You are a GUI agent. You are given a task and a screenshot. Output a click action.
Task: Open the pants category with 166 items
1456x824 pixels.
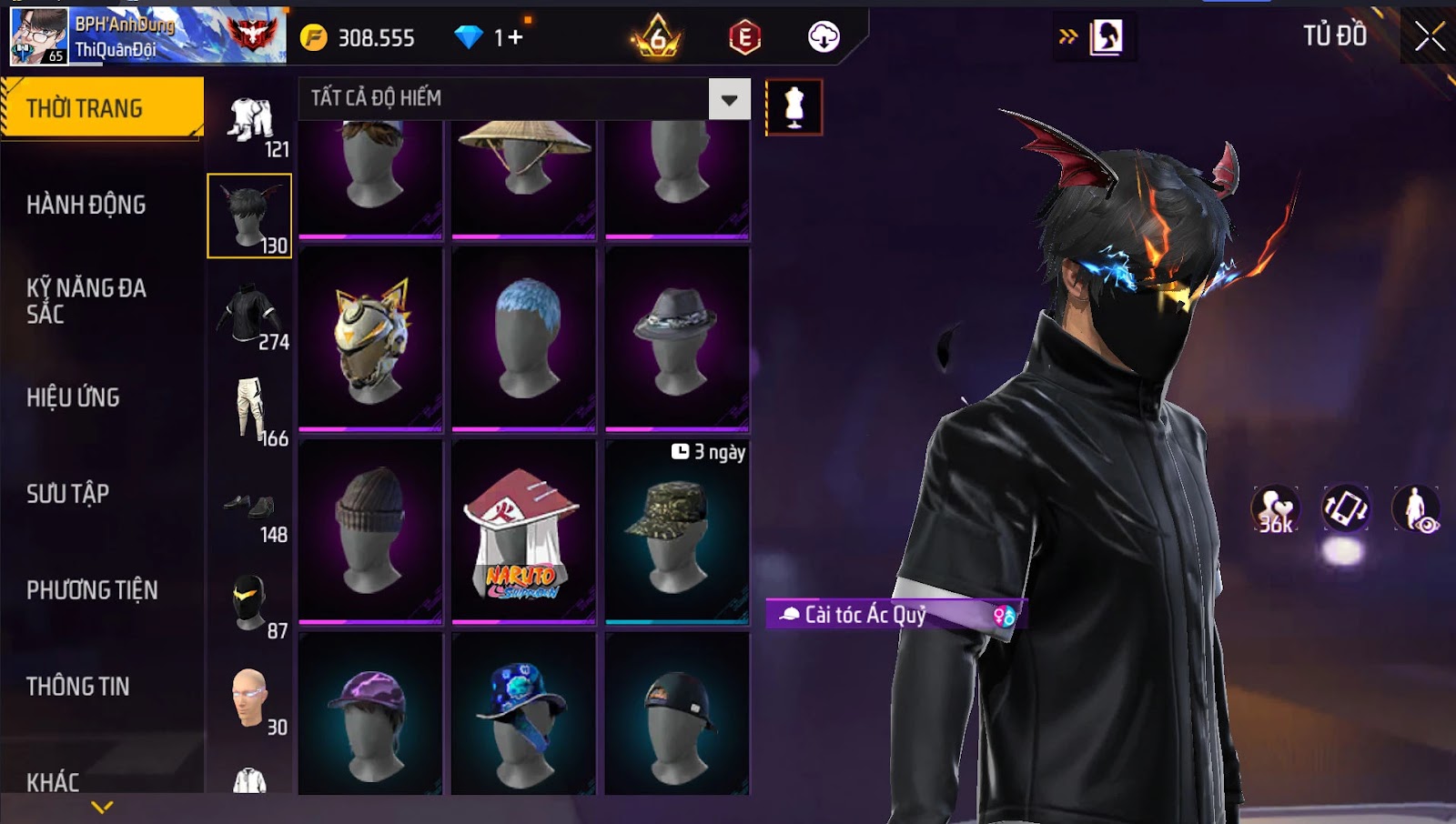pyautogui.click(x=250, y=411)
